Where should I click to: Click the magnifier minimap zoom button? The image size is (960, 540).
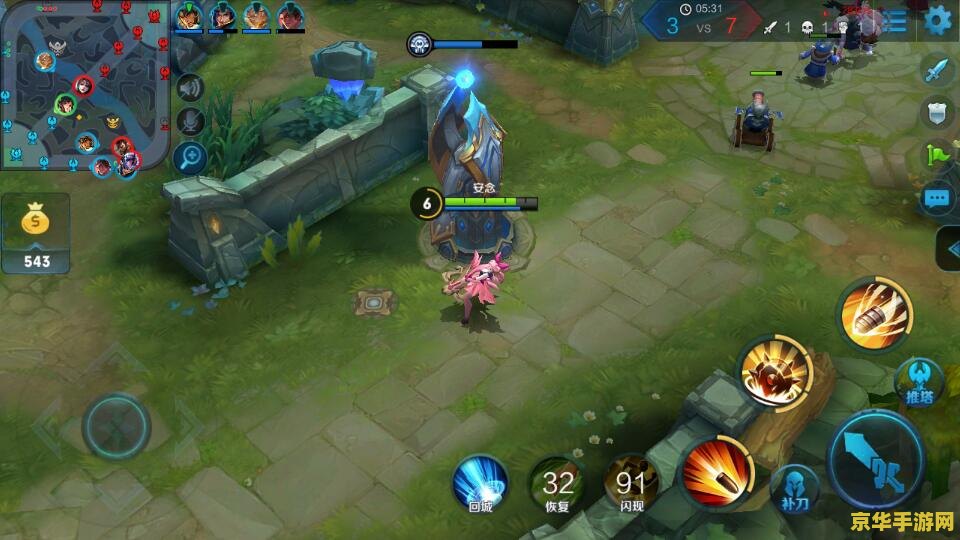(x=189, y=156)
